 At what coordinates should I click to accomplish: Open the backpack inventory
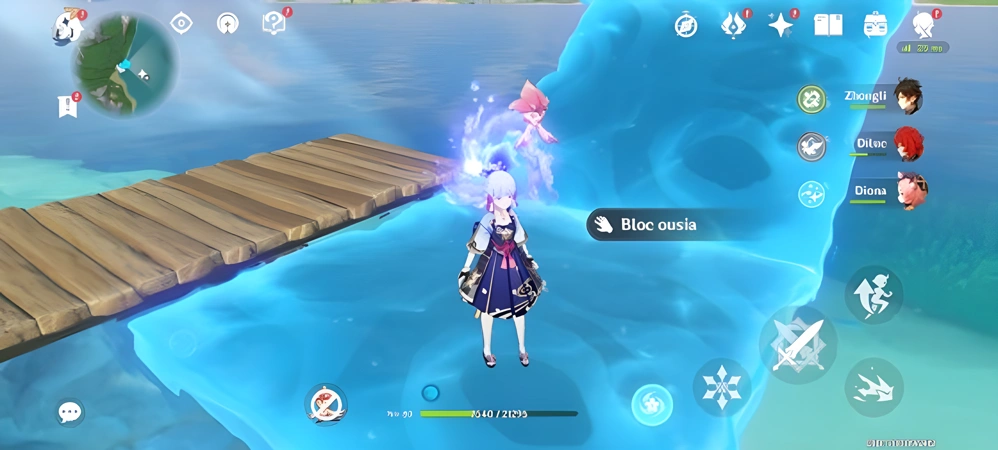point(875,25)
